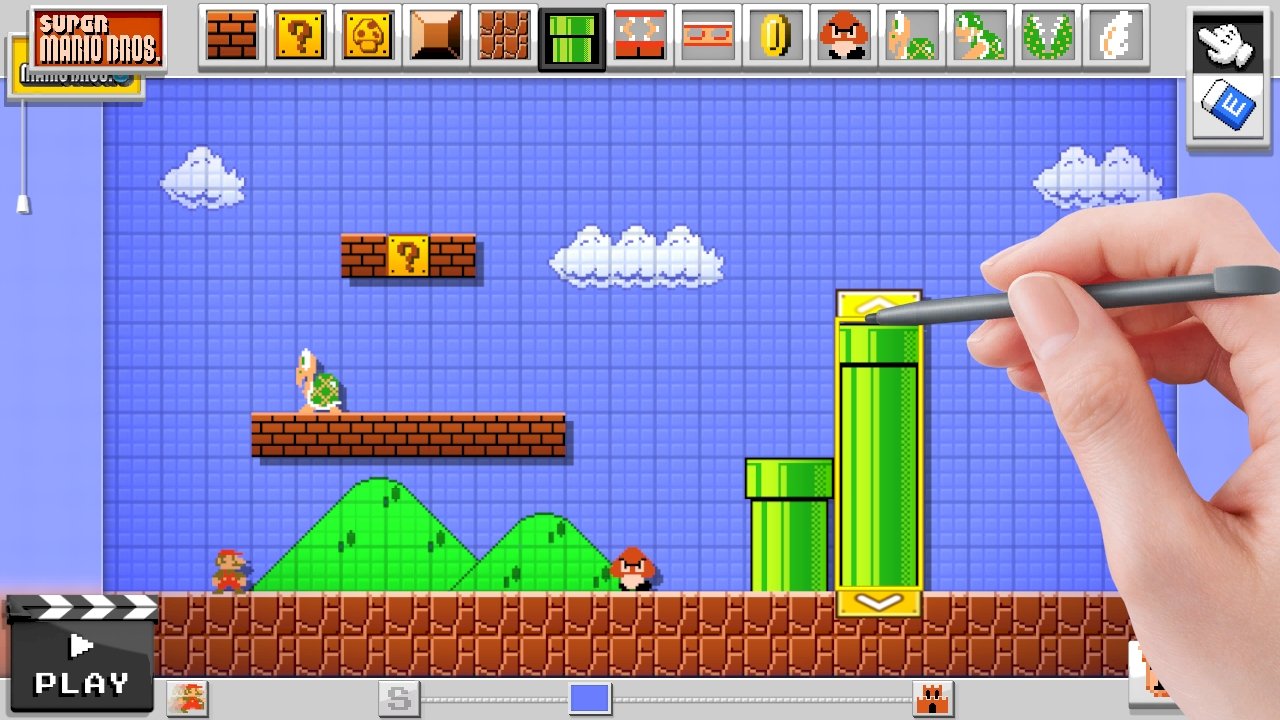Choose the green vine element

click(x=1047, y=35)
